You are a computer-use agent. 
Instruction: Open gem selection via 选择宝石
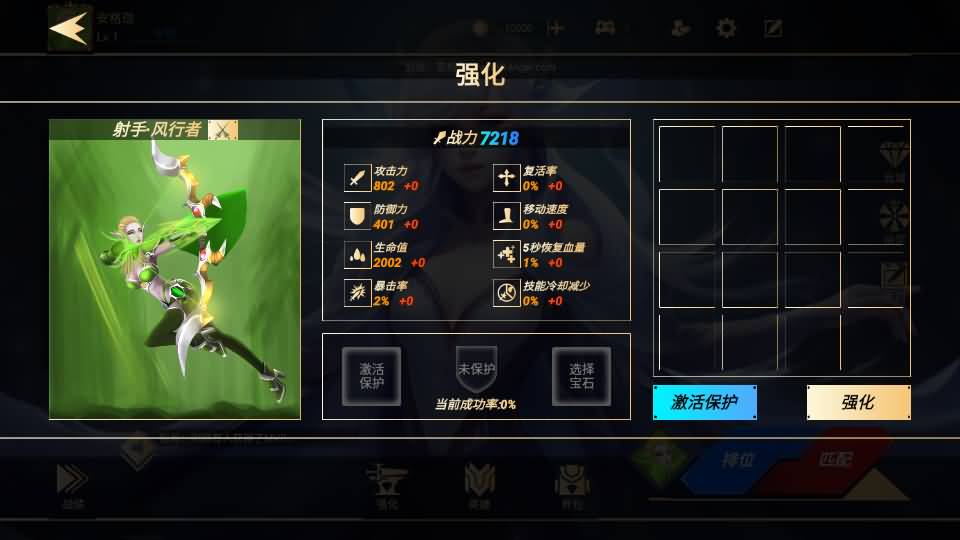(x=581, y=376)
